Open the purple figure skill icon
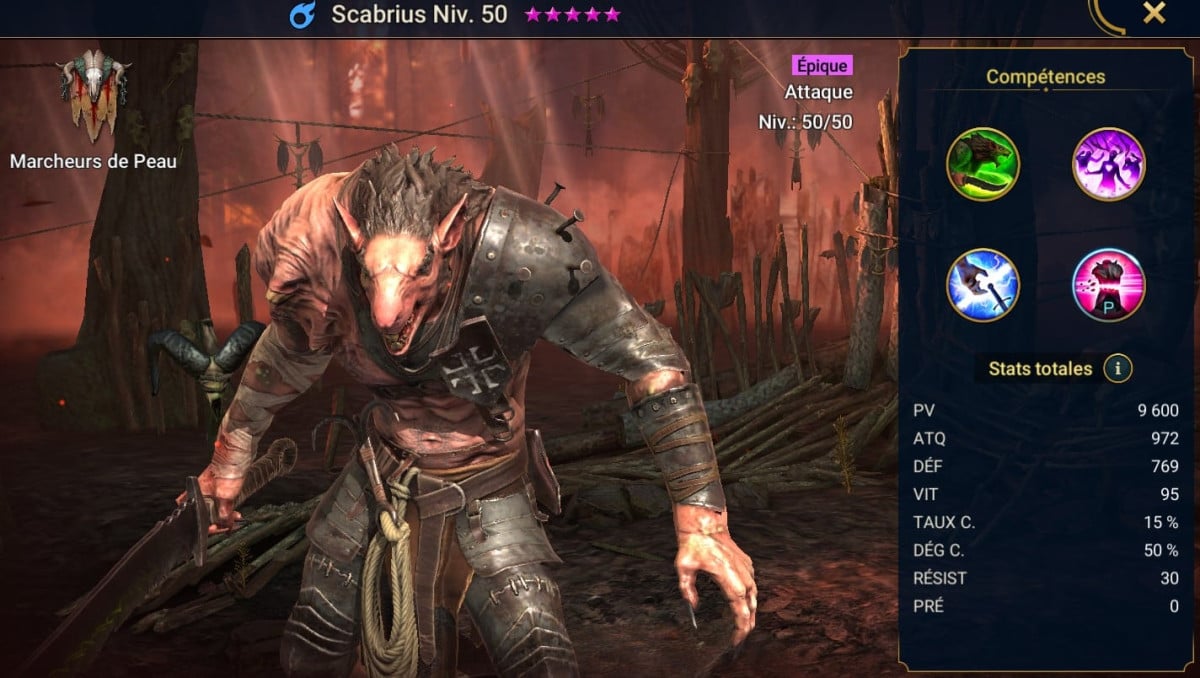The height and width of the screenshot is (678, 1200). pos(1108,164)
